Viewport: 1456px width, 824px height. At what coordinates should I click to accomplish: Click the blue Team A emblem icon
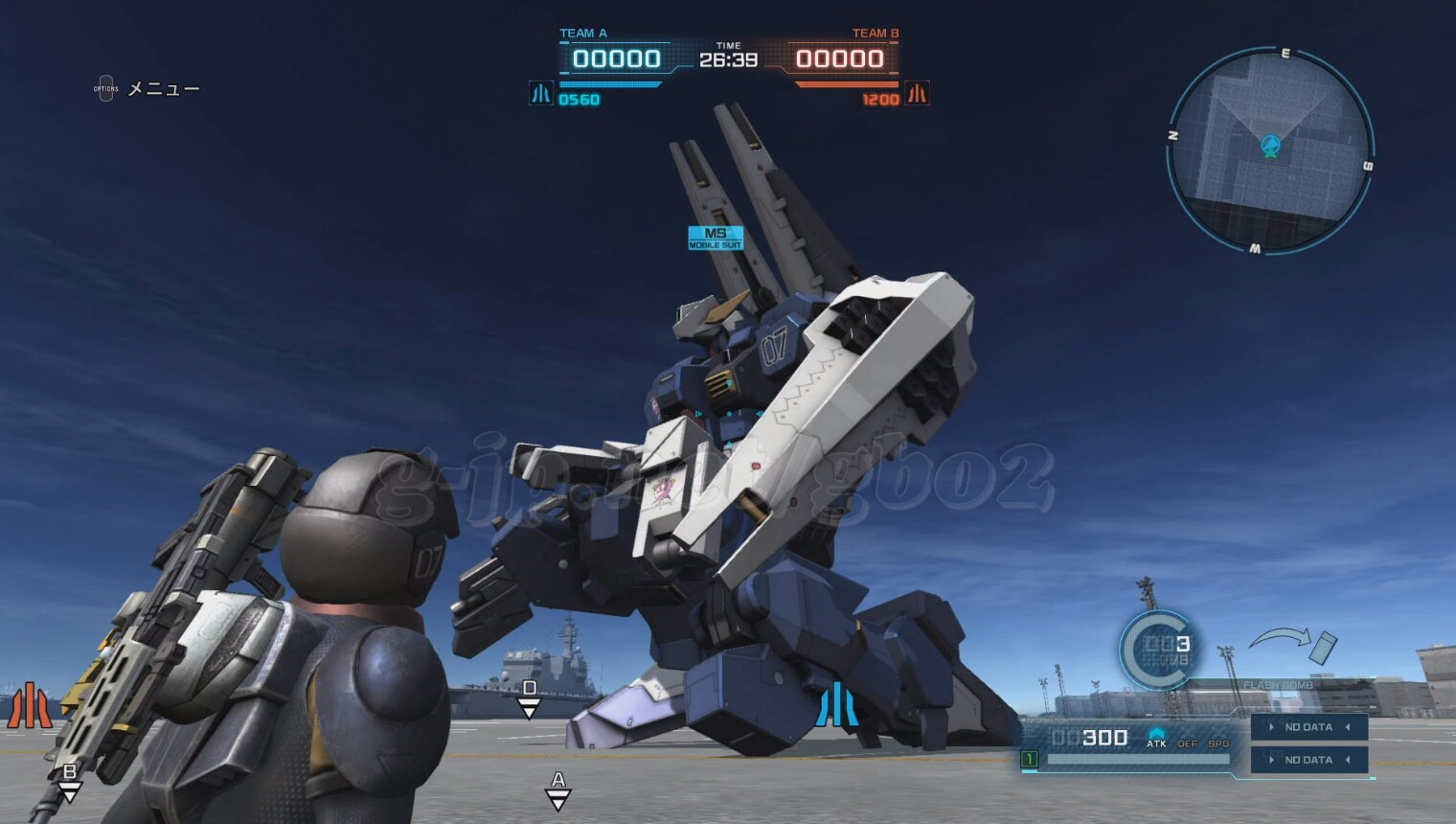click(541, 94)
